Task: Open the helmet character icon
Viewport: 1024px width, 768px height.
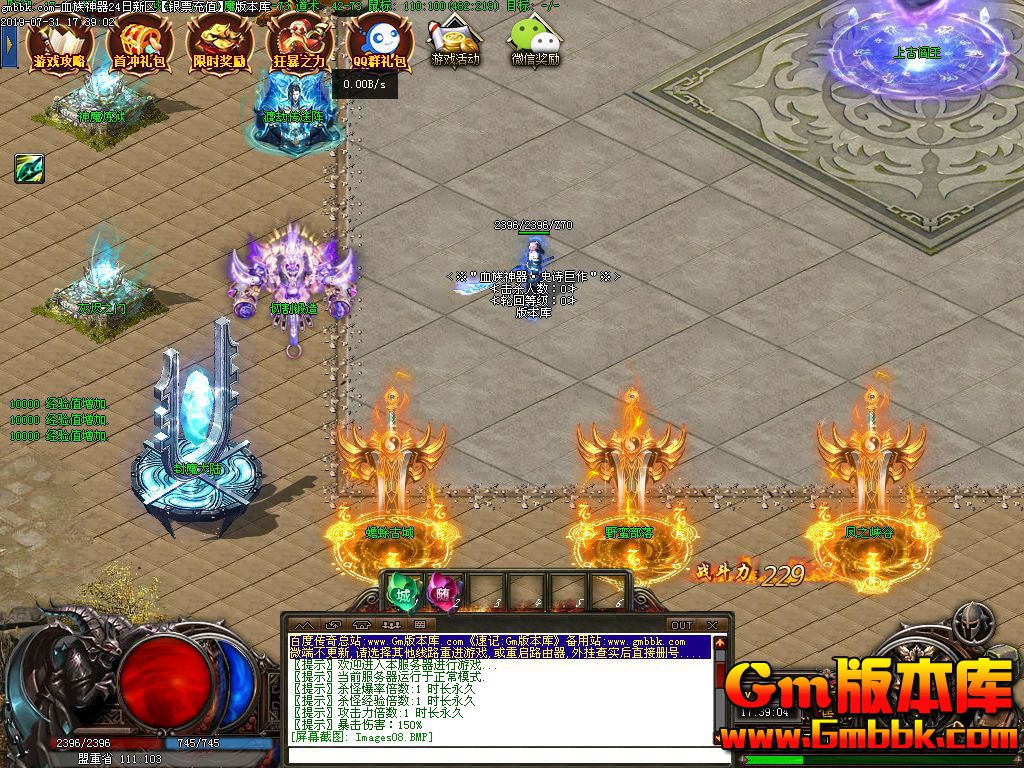Action: (x=968, y=624)
